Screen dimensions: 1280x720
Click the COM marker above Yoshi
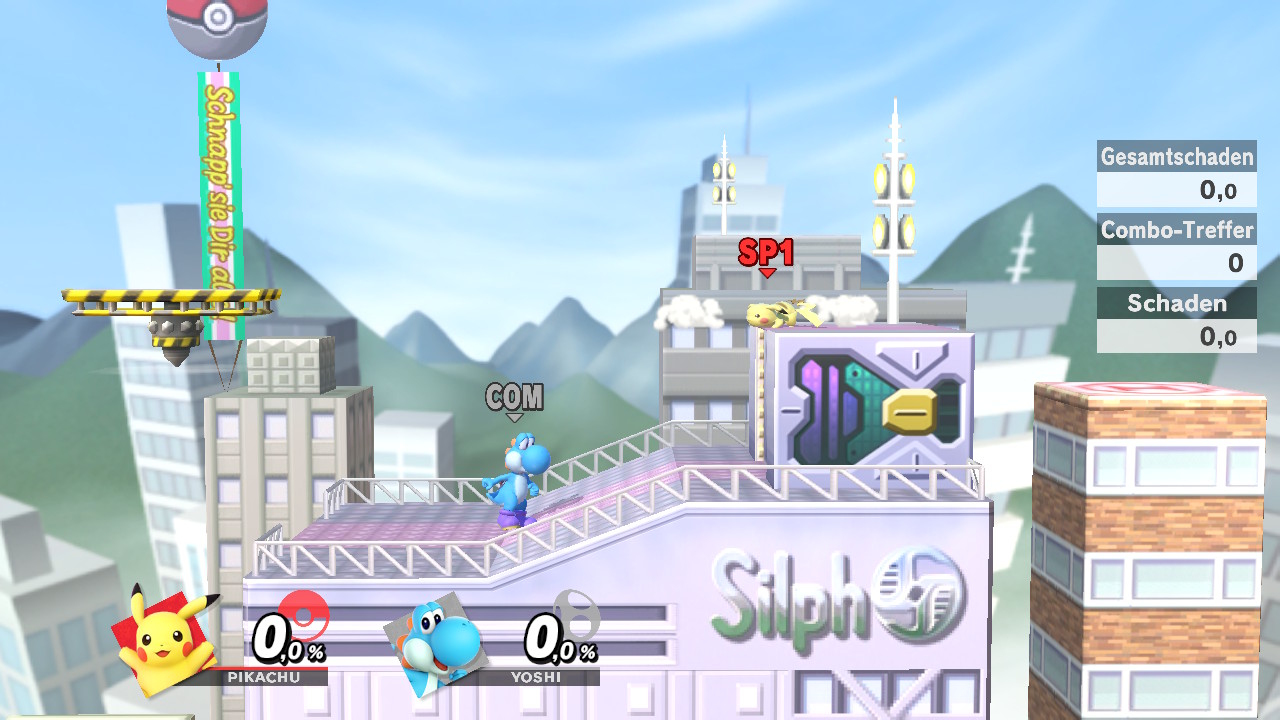coord(516,399)
